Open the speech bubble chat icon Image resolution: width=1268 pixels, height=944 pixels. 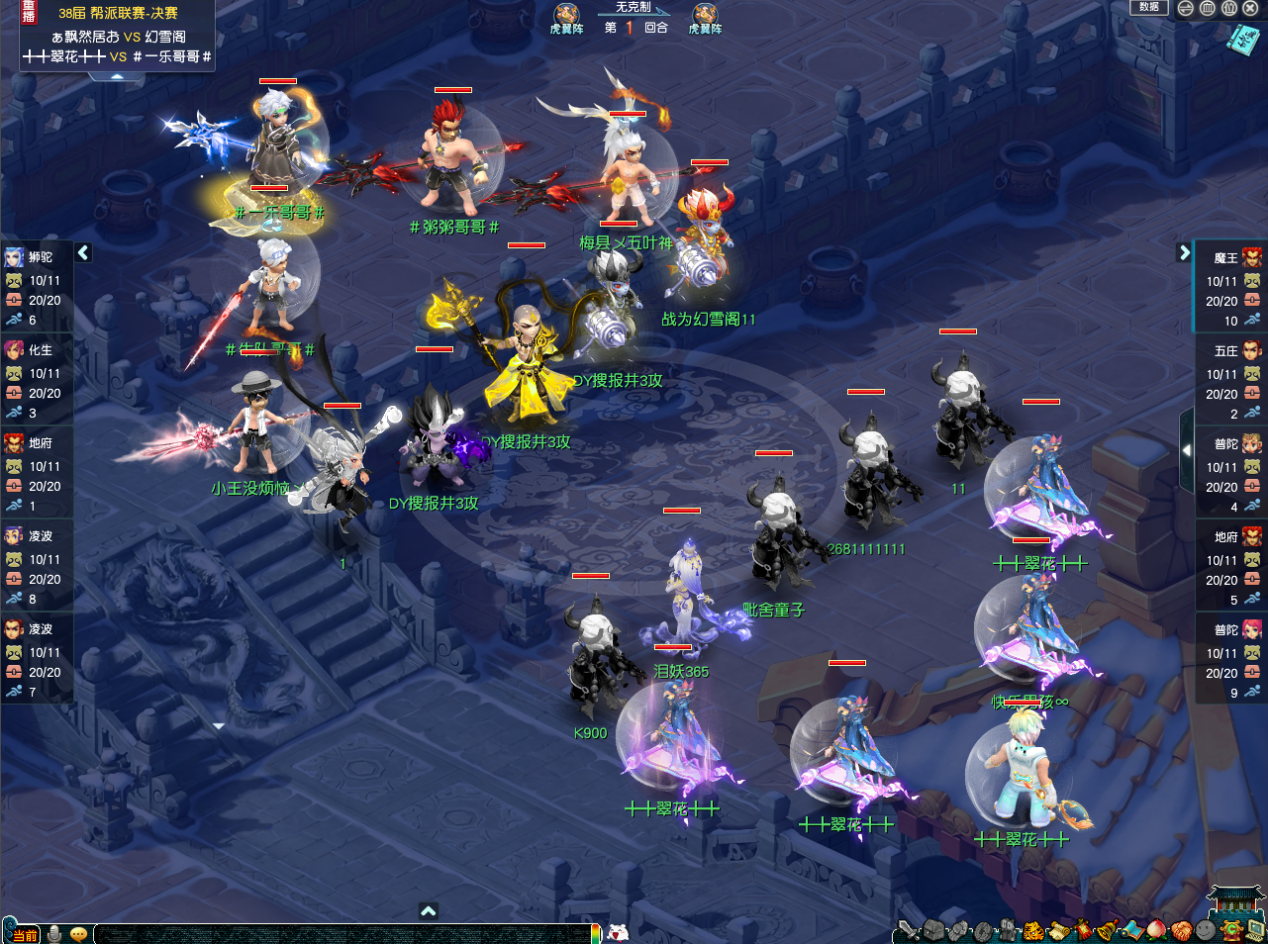click(x=78, y=934)
